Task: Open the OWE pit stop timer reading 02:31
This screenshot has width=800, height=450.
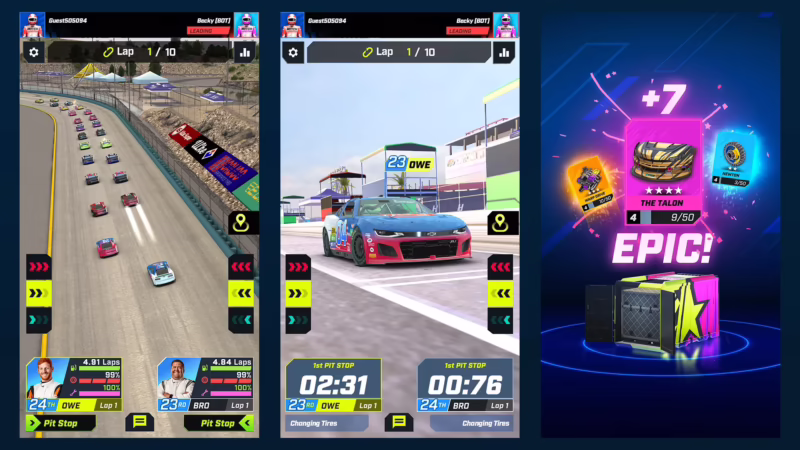Action: (333, 386)
